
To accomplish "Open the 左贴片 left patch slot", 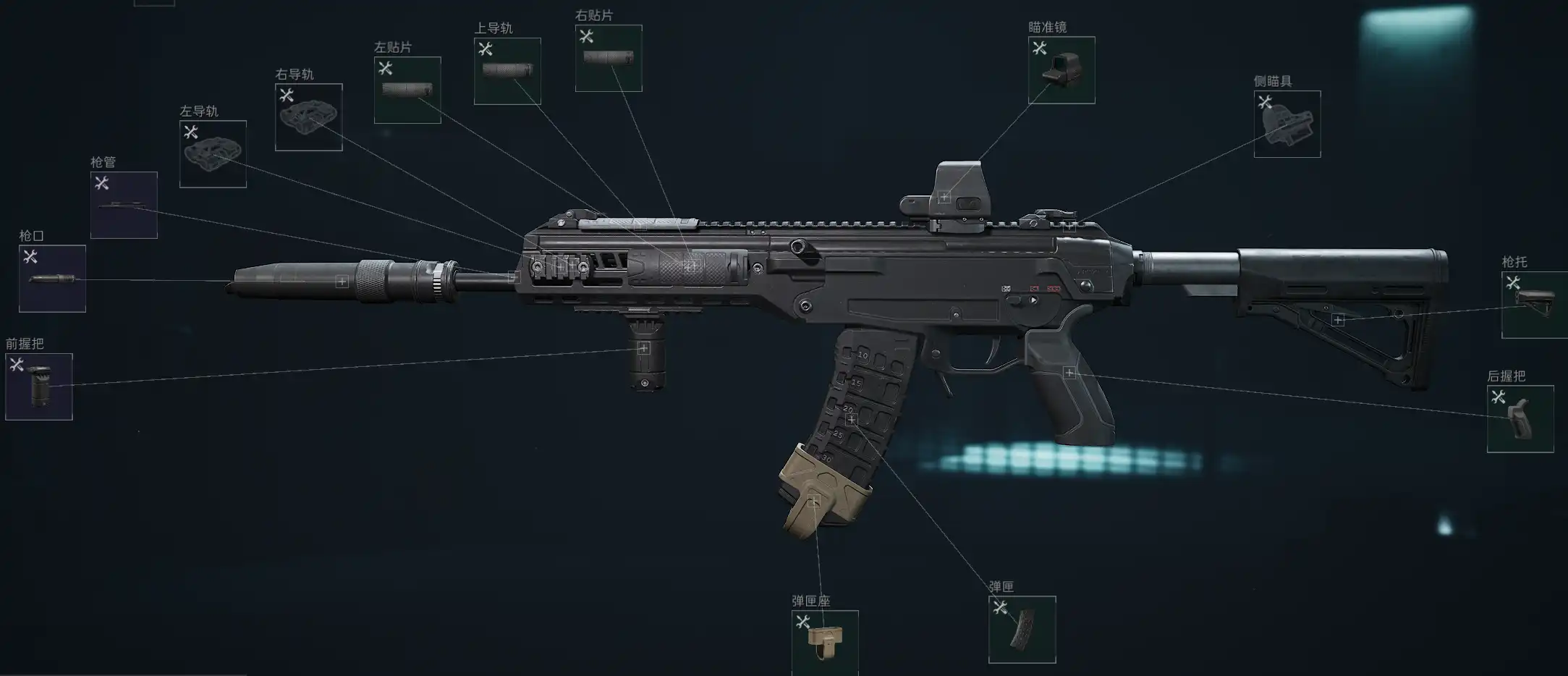I will [x=407, y=90].
